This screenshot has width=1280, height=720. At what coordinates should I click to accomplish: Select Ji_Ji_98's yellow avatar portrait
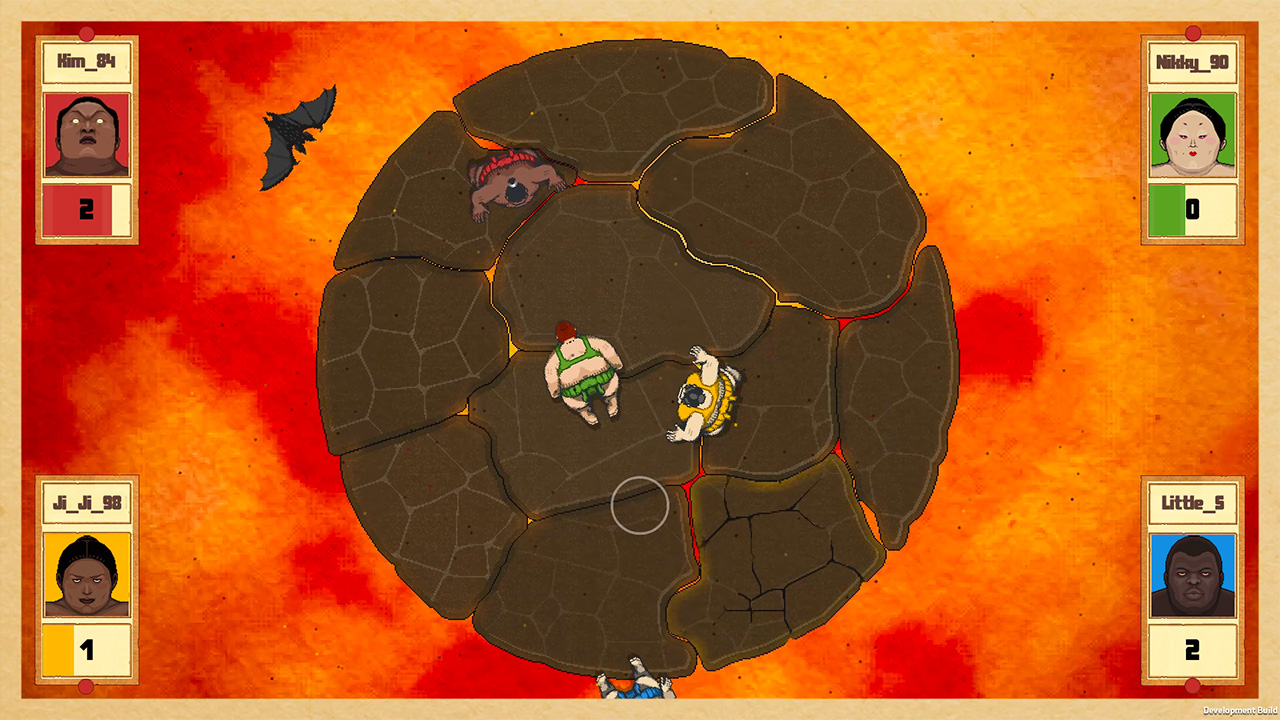point(86,573)
